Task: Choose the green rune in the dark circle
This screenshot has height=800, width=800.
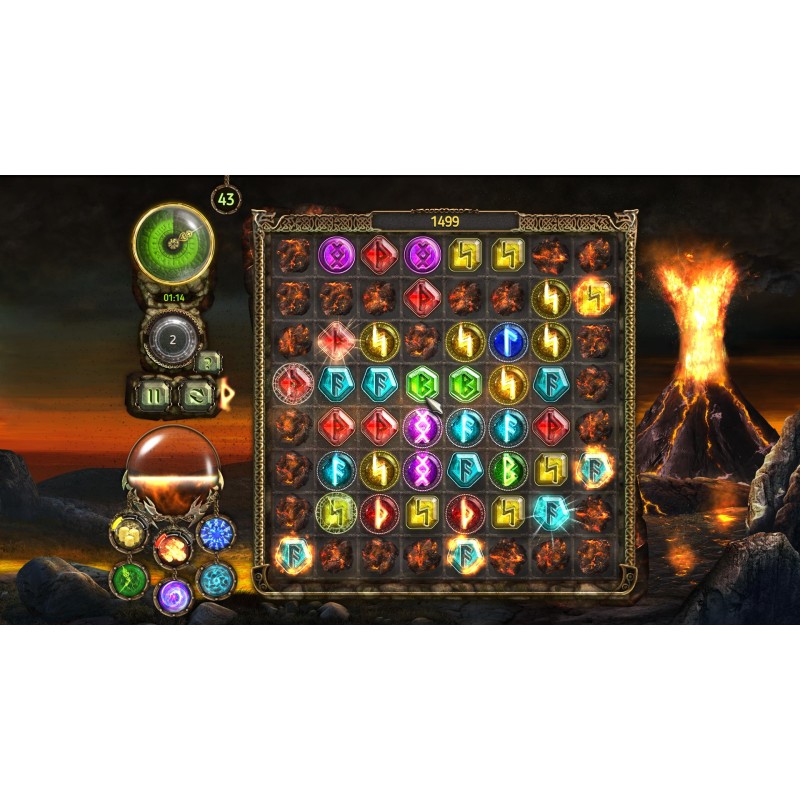Action: (x=508, y=469)
